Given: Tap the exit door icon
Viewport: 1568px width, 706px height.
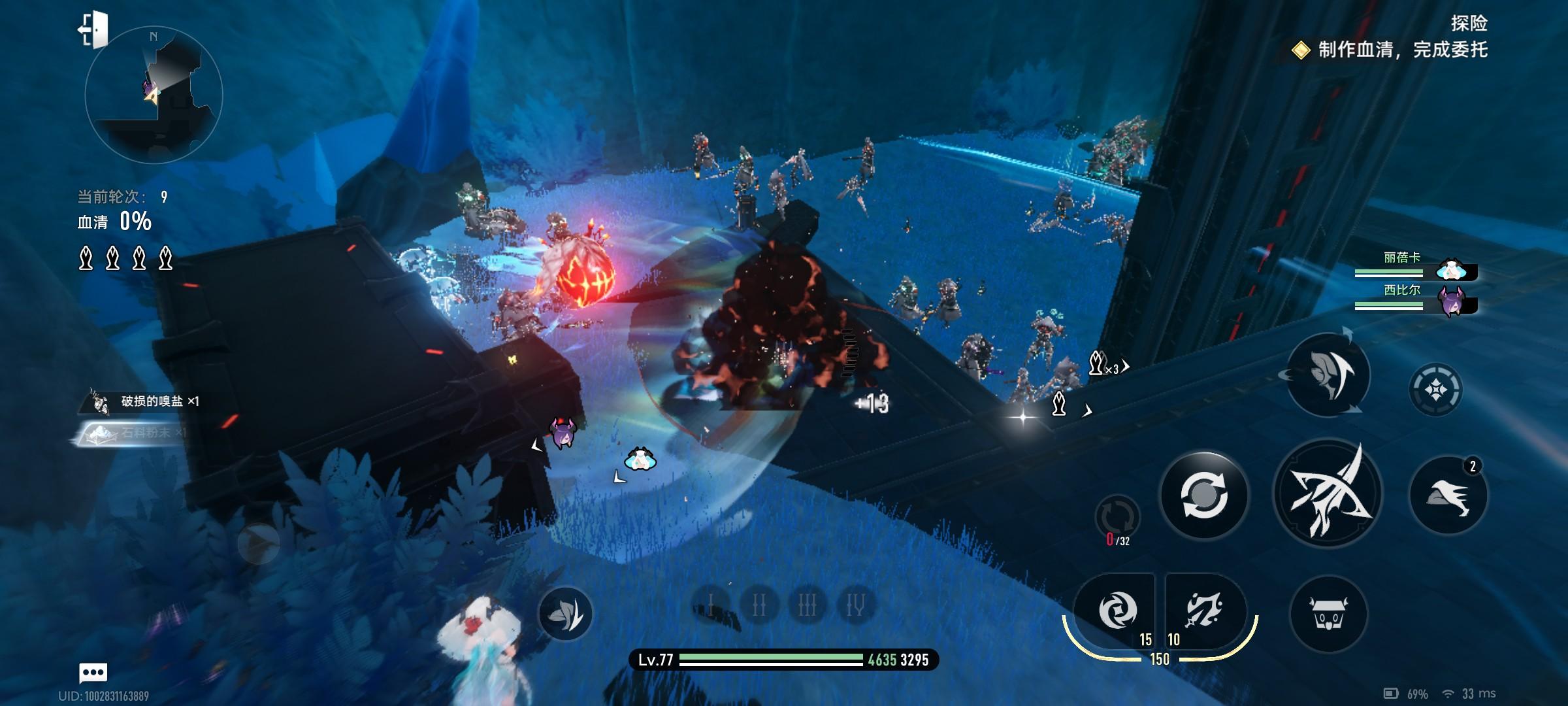Looking at the screenshot, I should (93, 29).
